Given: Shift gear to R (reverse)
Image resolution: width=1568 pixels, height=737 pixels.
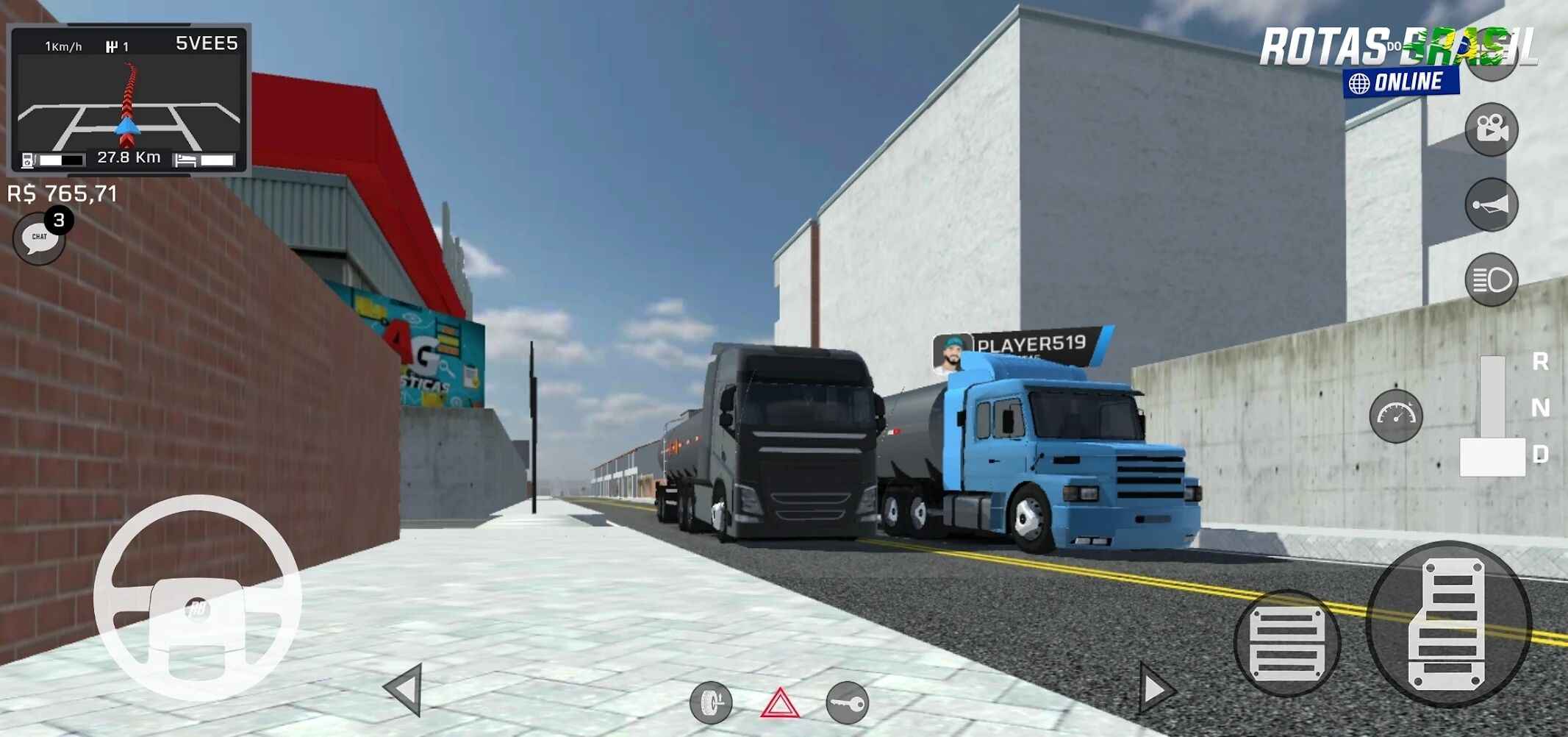Looking at the screenshot, I should coord(1539,361).
